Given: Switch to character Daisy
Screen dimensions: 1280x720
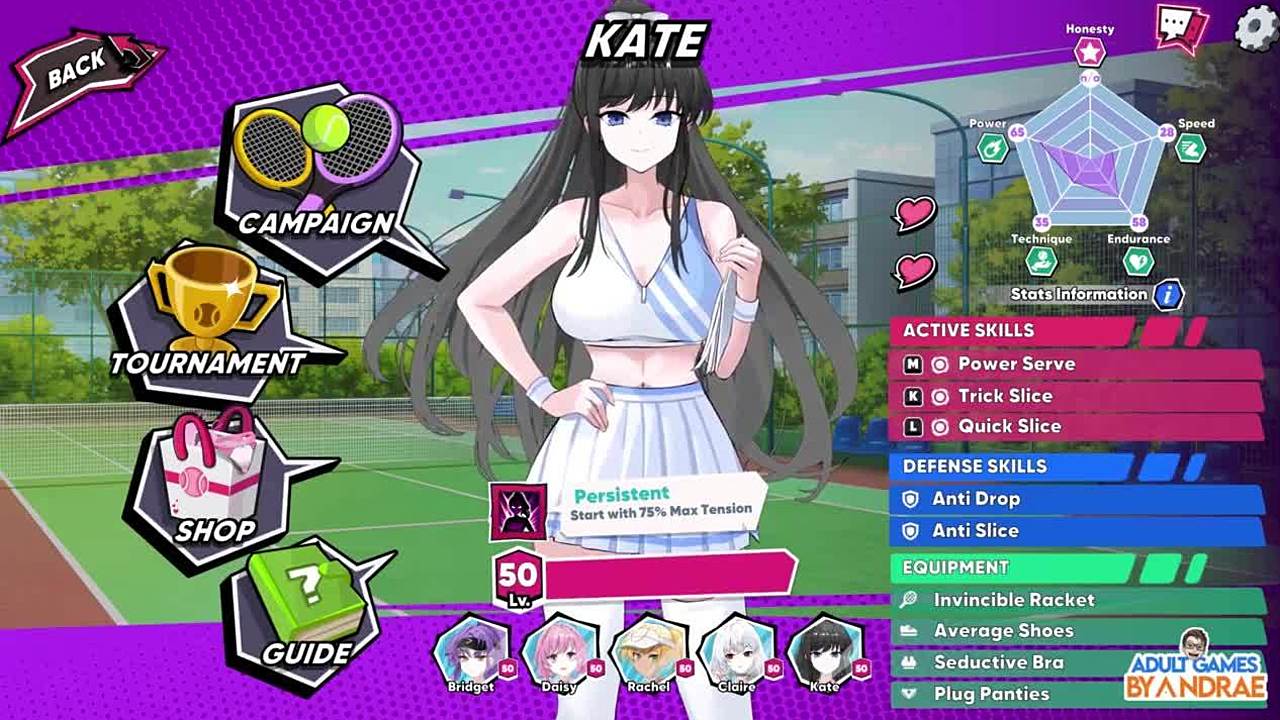Looking at the screenshot, I should 559,651.
